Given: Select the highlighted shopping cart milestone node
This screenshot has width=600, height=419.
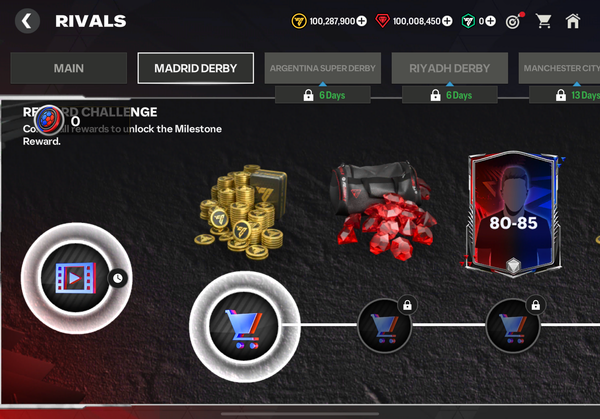Looking at the screenshot, I should [244, 325].
